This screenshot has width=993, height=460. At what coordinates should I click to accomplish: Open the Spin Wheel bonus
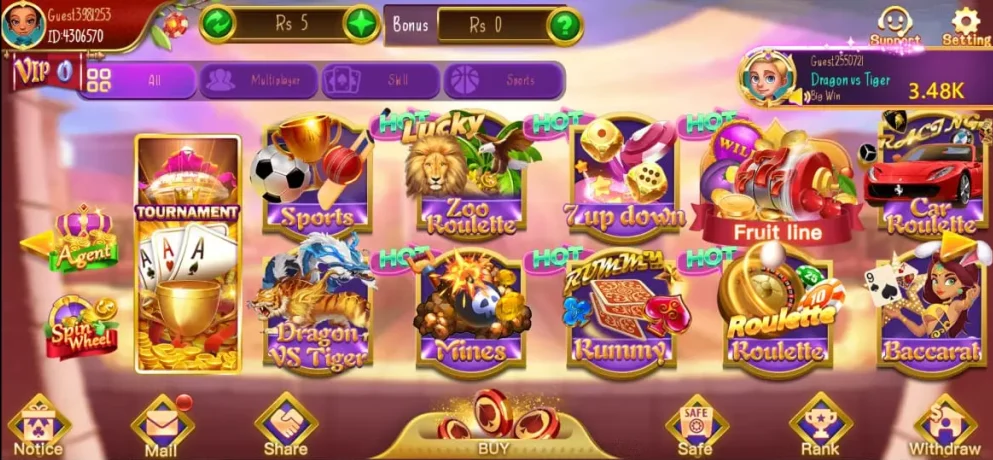coord(82,326)
